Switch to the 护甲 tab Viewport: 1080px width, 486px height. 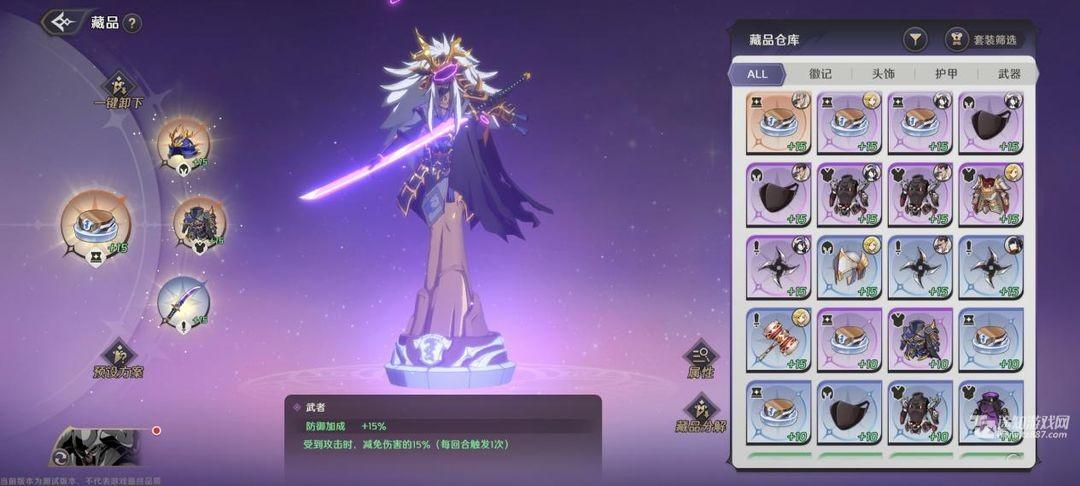point(946,74)
